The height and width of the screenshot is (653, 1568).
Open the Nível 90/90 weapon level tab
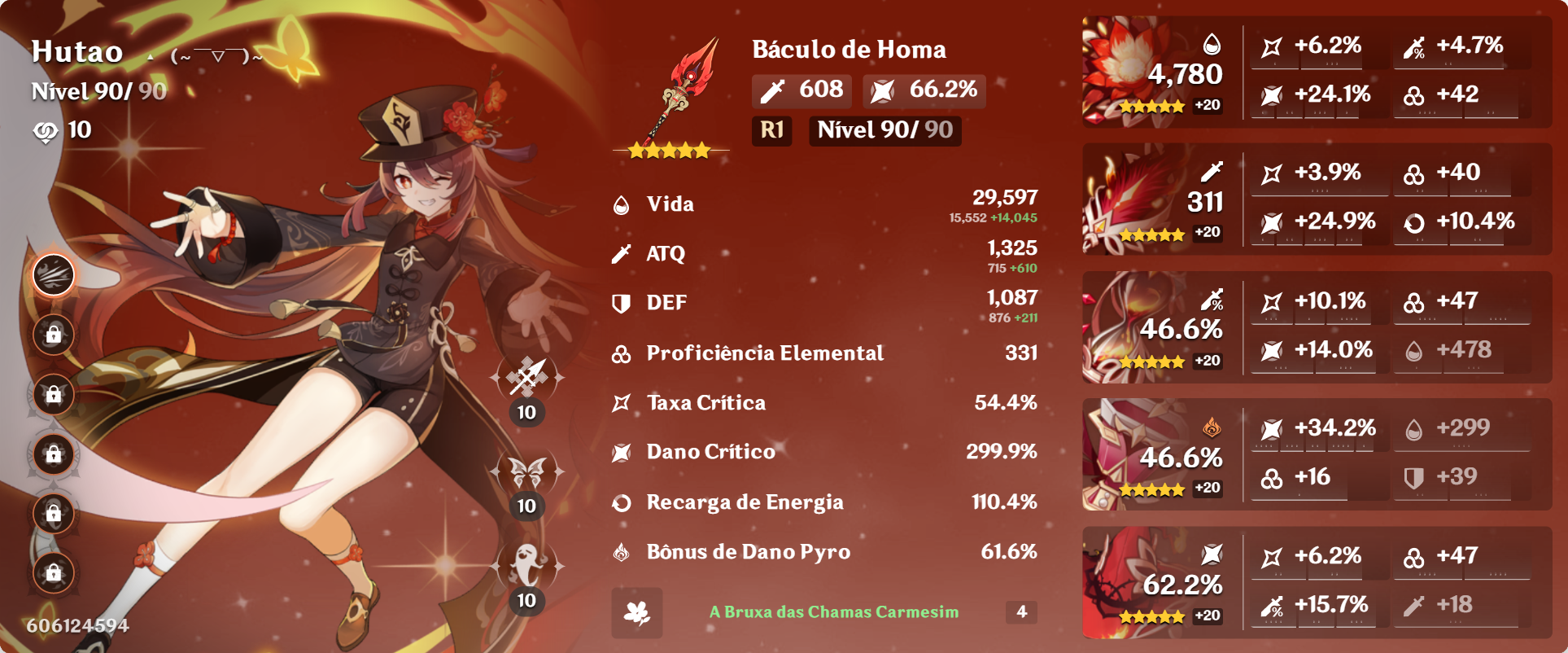tap(884, 131)
